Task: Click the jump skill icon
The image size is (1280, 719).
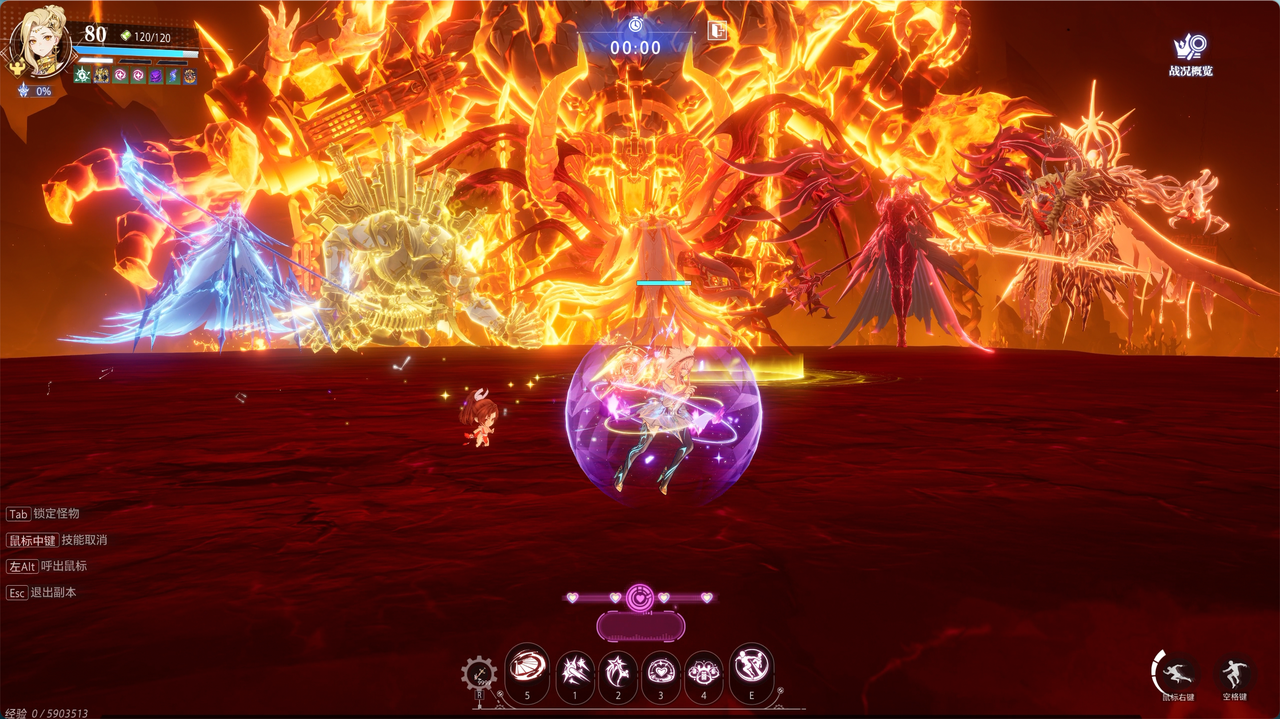Action: [x=1235, y=672]
